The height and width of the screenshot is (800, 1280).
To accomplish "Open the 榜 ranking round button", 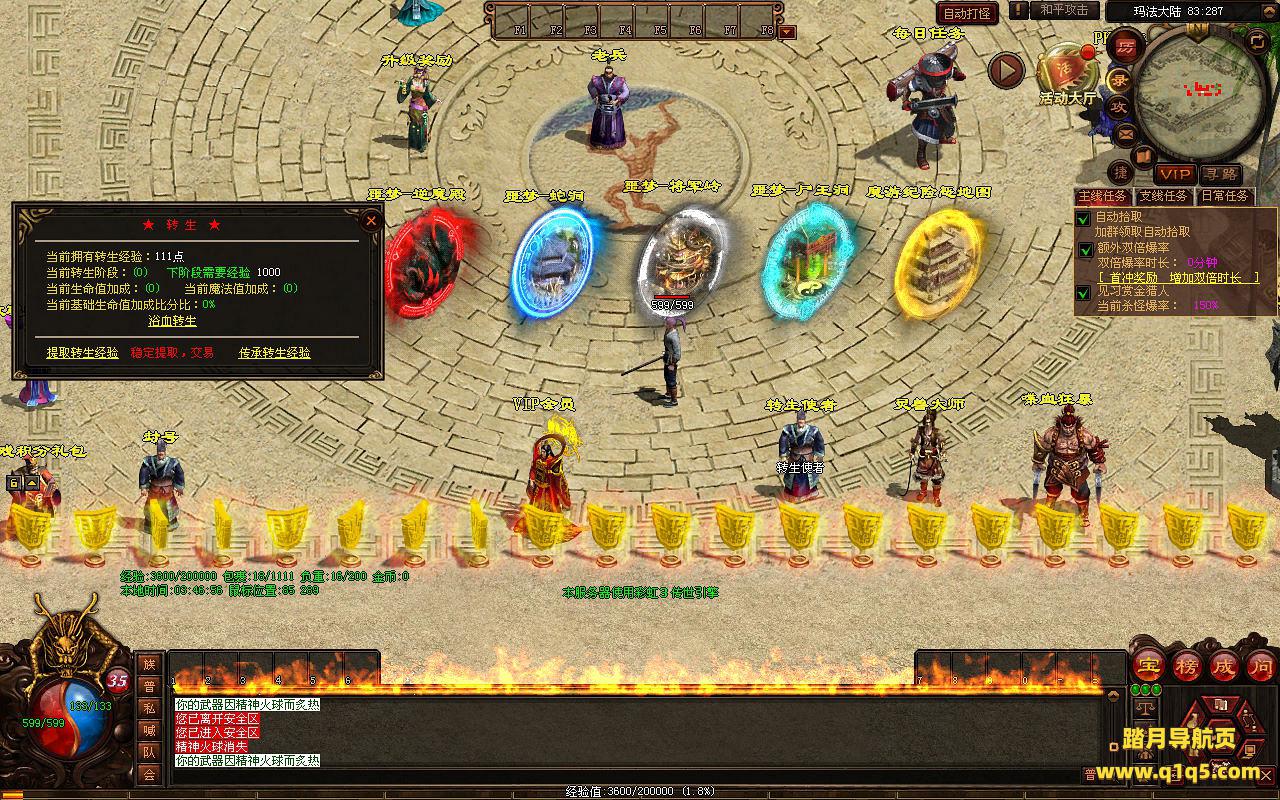I will coord(1187,665).
